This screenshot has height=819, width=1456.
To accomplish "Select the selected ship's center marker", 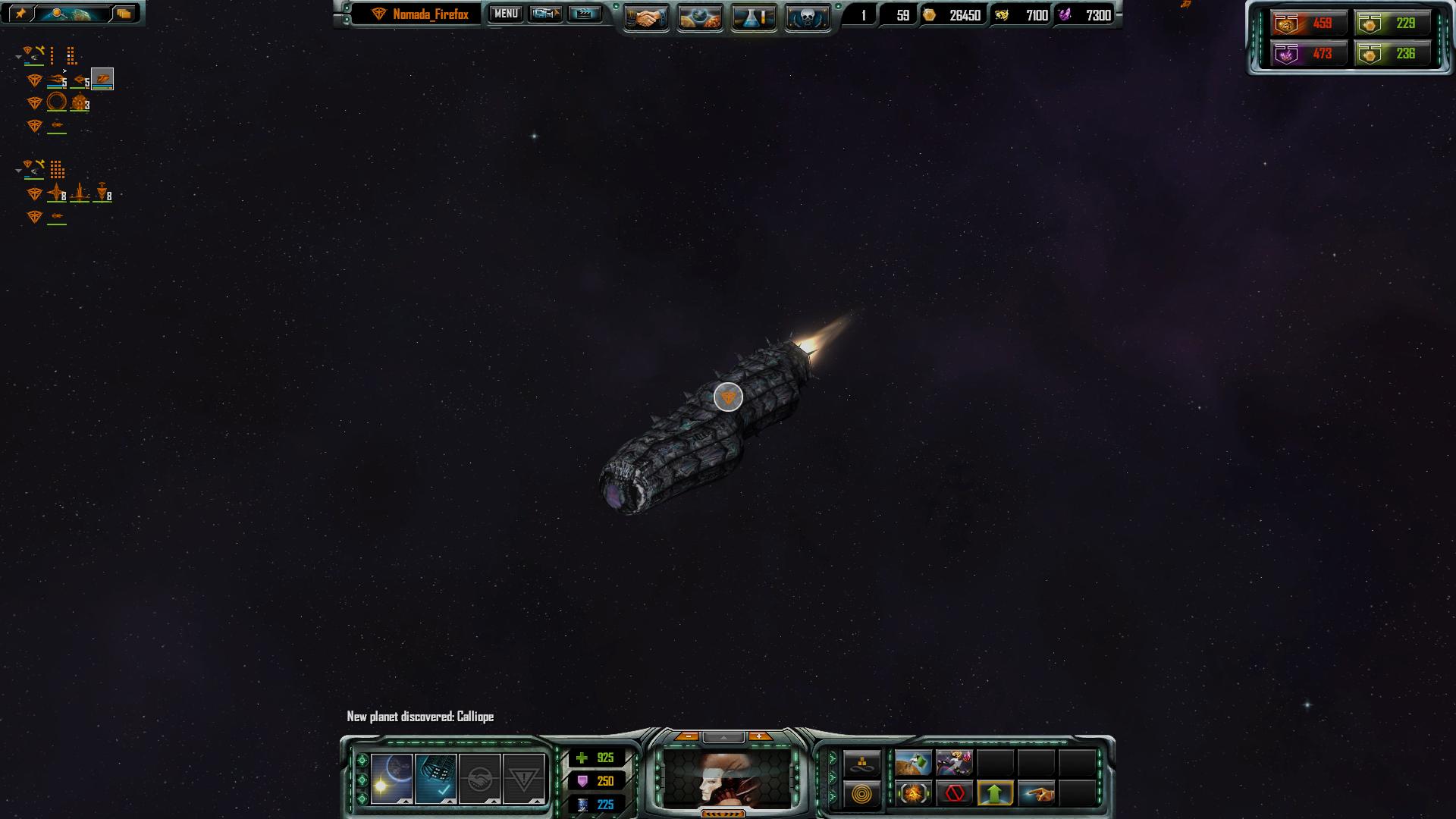I will 728,397.
